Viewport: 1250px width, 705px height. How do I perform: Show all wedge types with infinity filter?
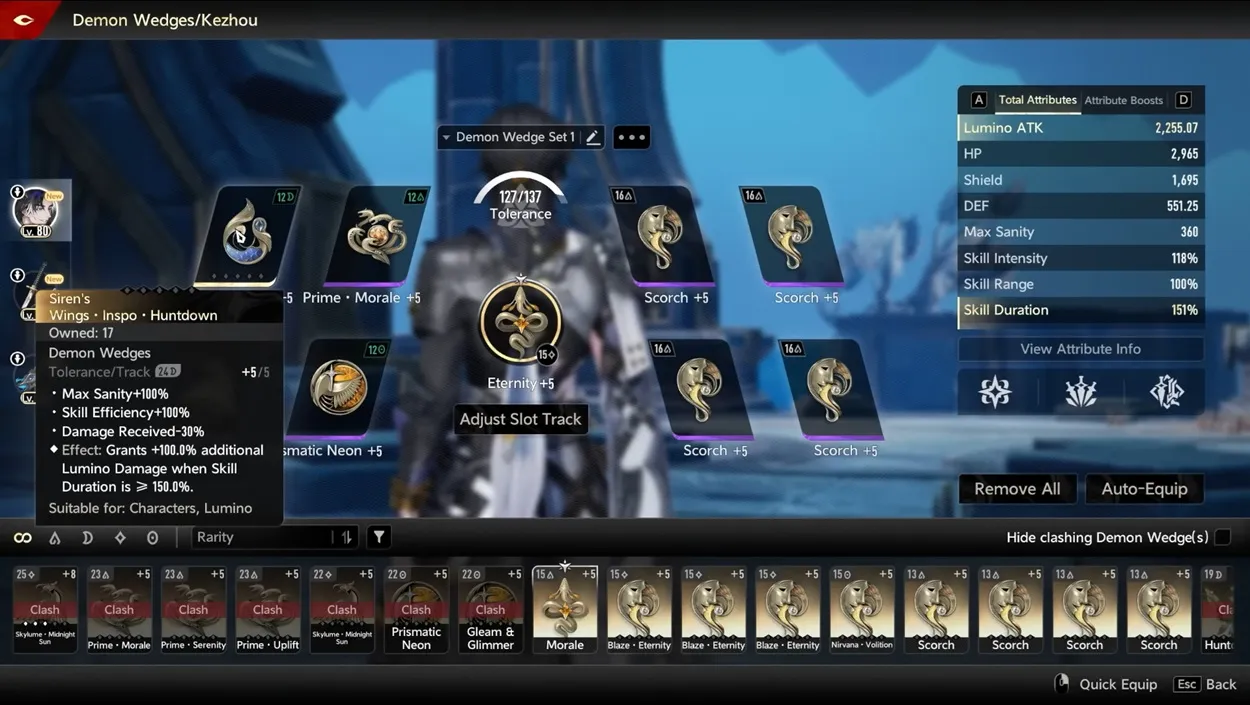(22, 538)
